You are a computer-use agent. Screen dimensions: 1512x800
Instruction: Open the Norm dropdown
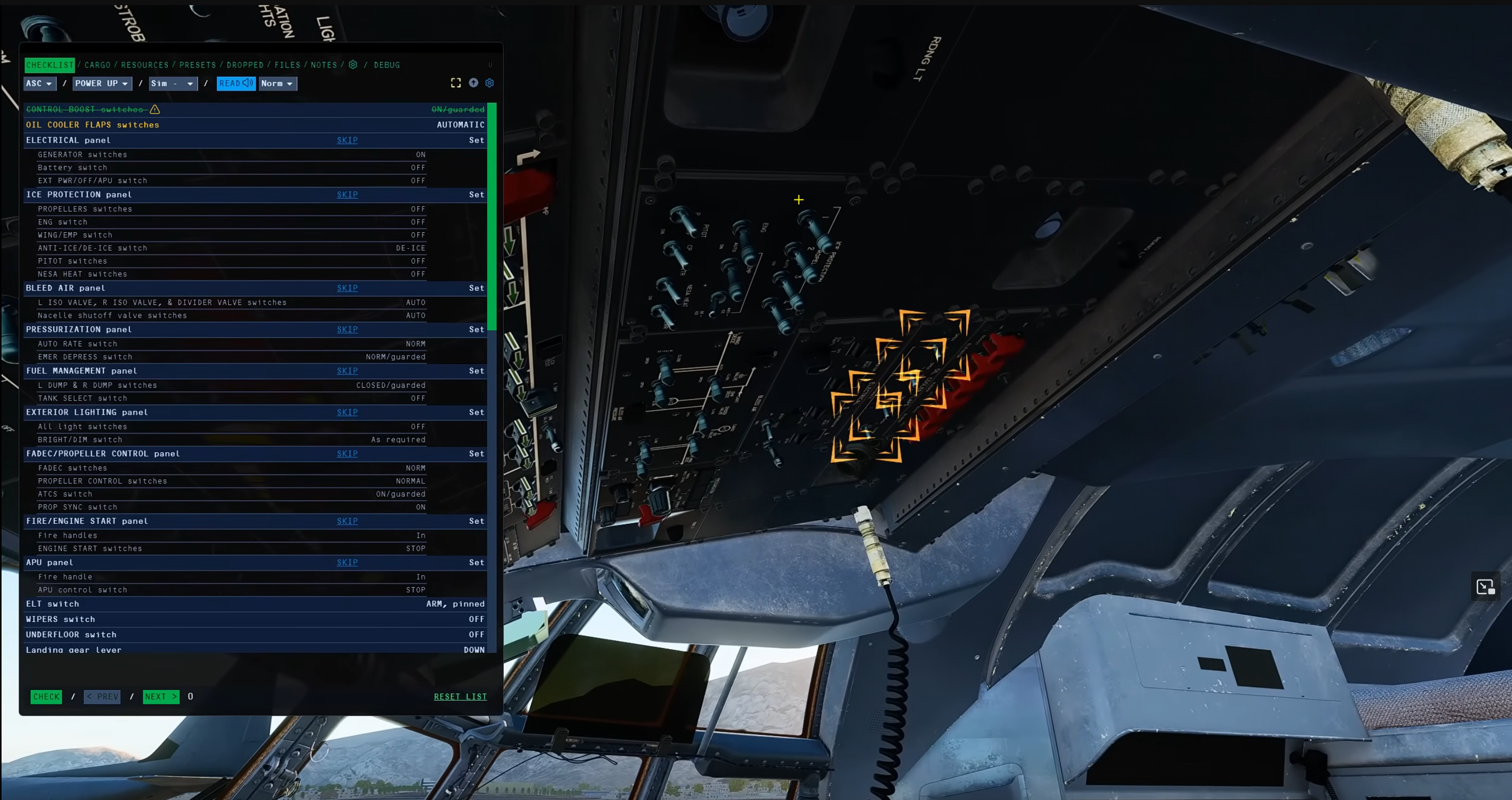(x=277, y=83)
